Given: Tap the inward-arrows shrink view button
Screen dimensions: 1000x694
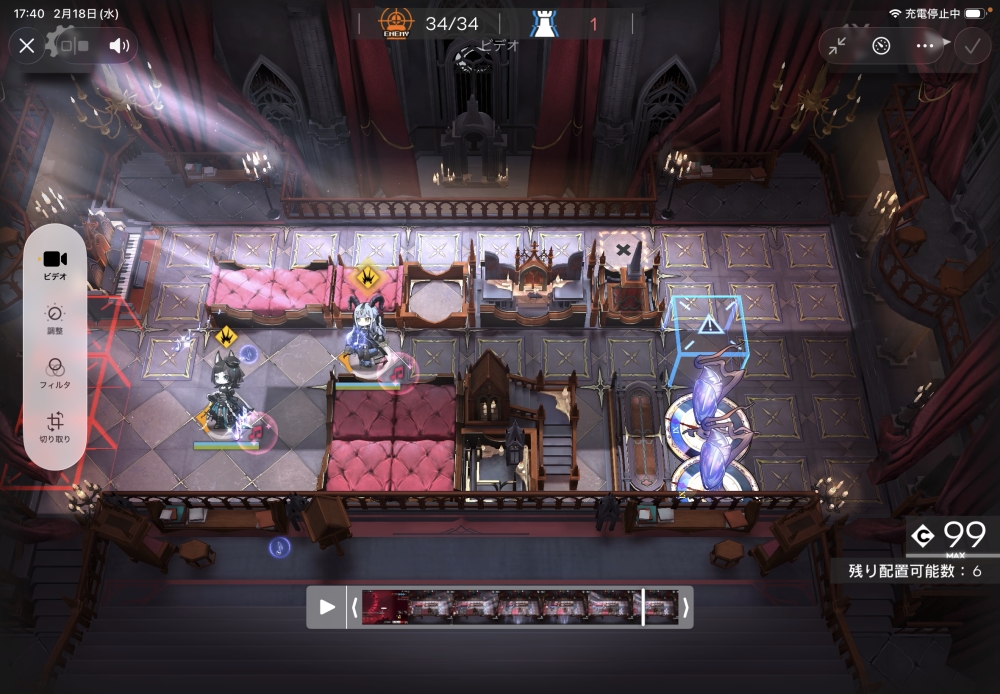Looking at the screenshot, I should 838,45.
